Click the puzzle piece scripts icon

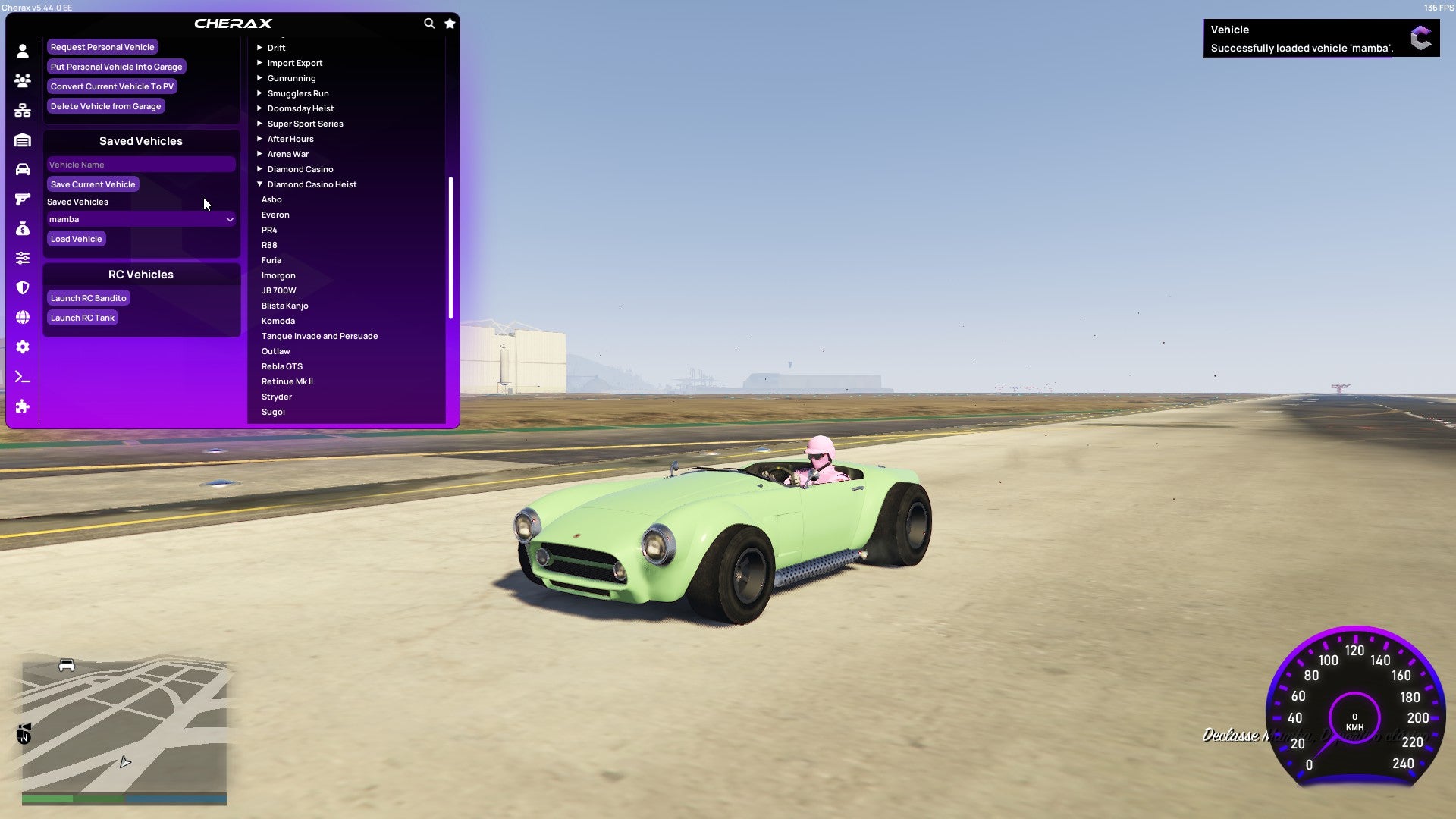(x=23, y=406)
